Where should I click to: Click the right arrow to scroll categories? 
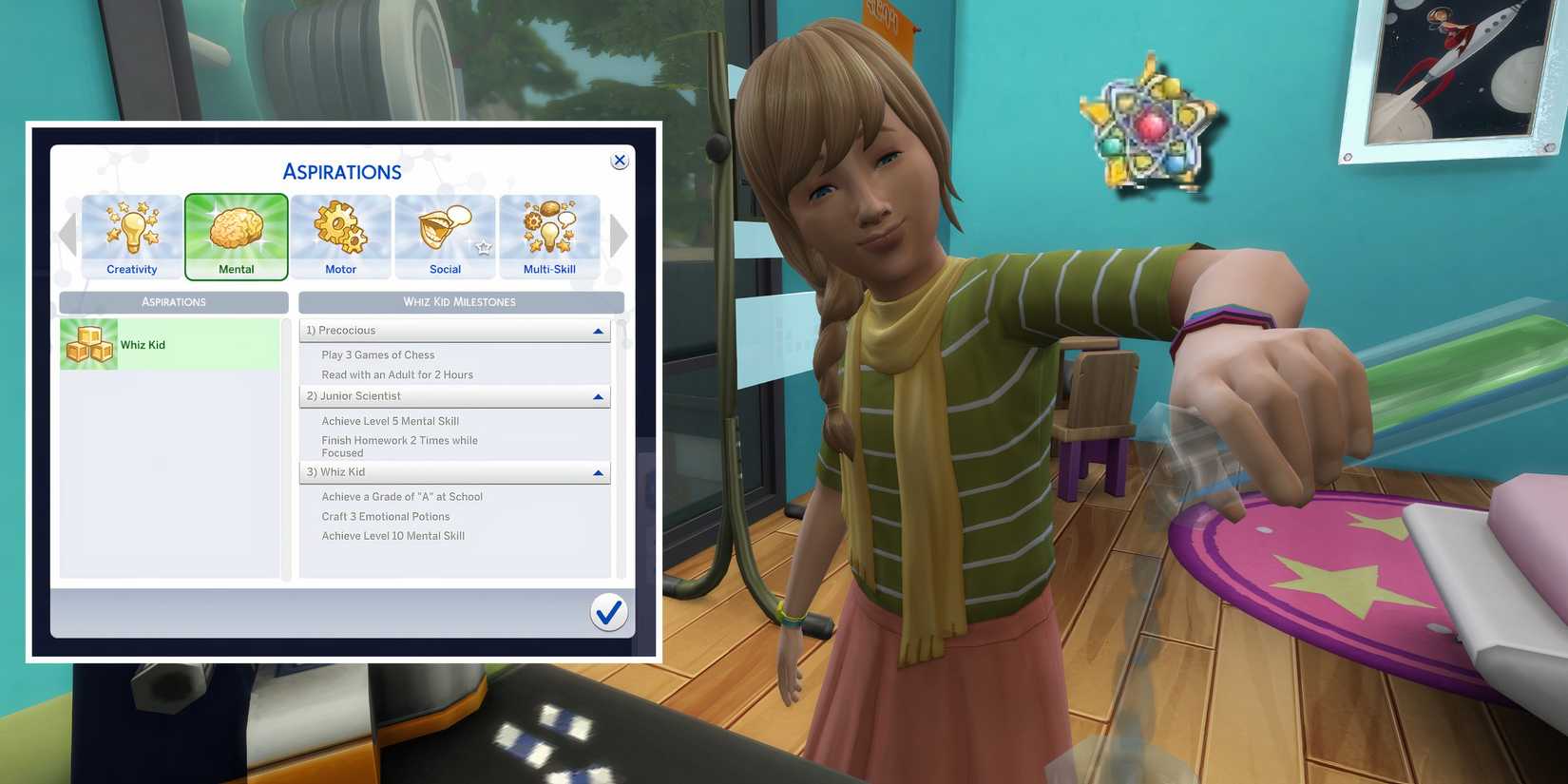tap(620, 235)
